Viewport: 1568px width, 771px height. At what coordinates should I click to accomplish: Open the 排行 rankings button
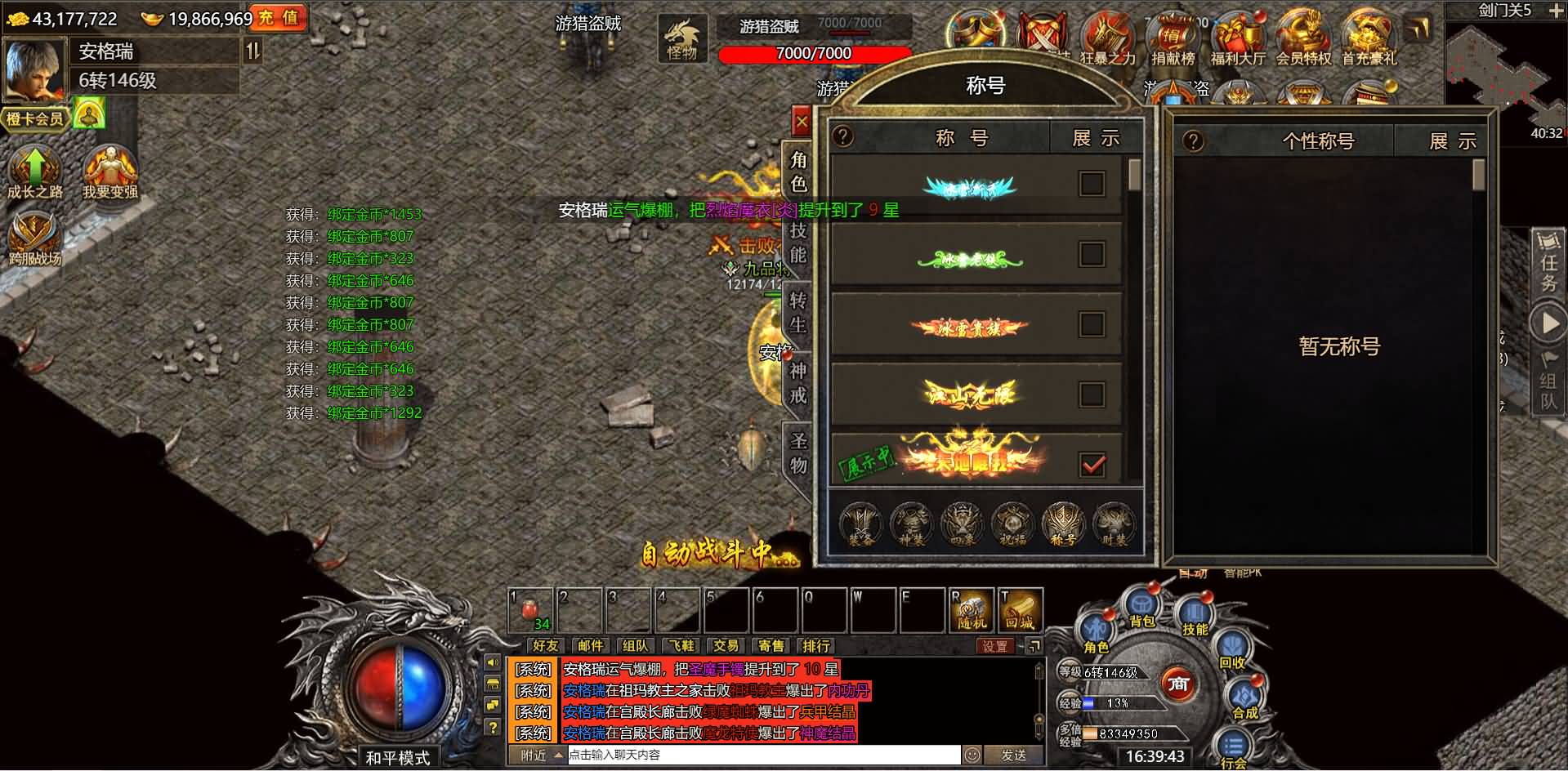815,646
